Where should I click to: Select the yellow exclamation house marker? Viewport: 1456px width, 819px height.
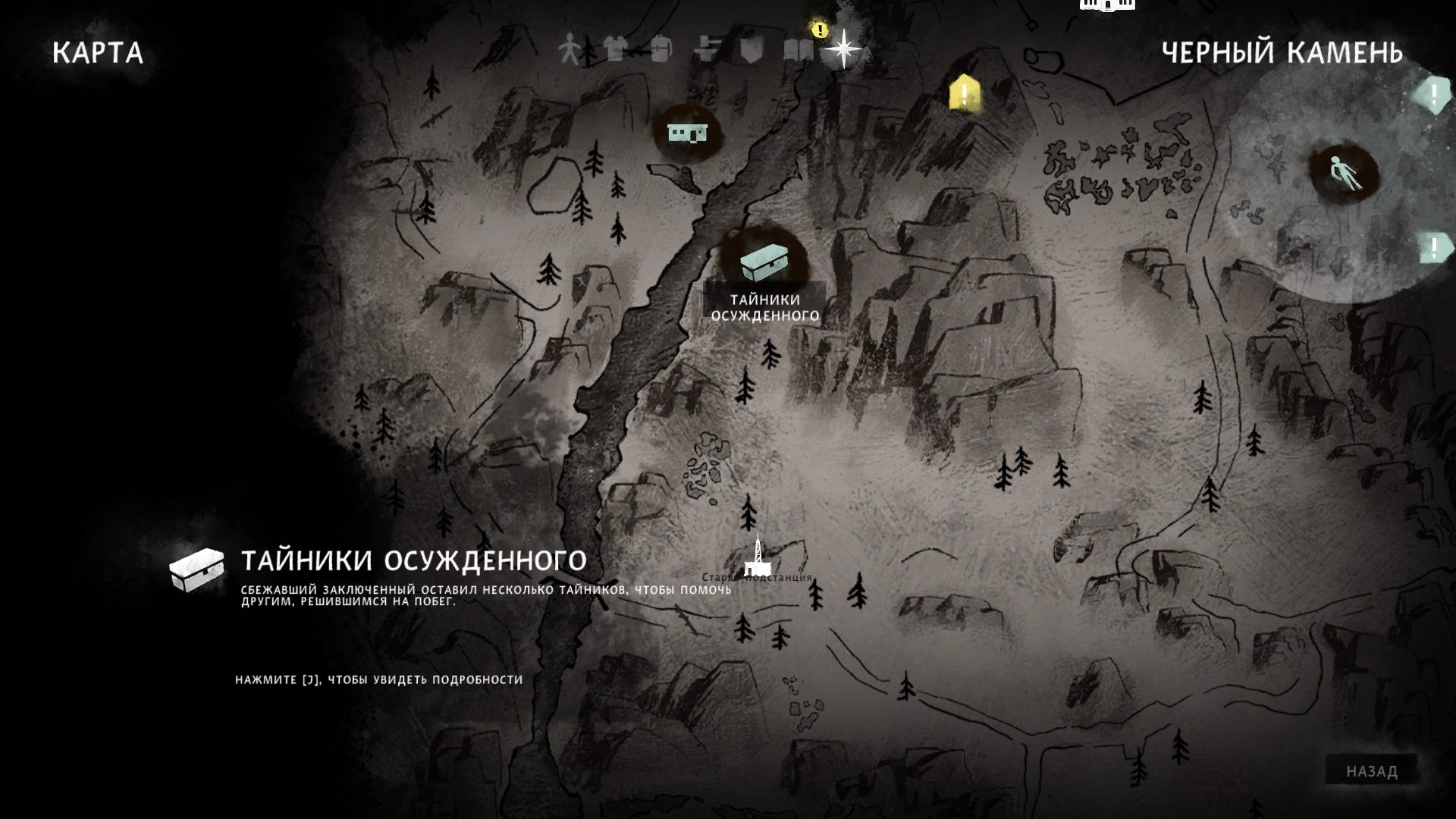964,94
